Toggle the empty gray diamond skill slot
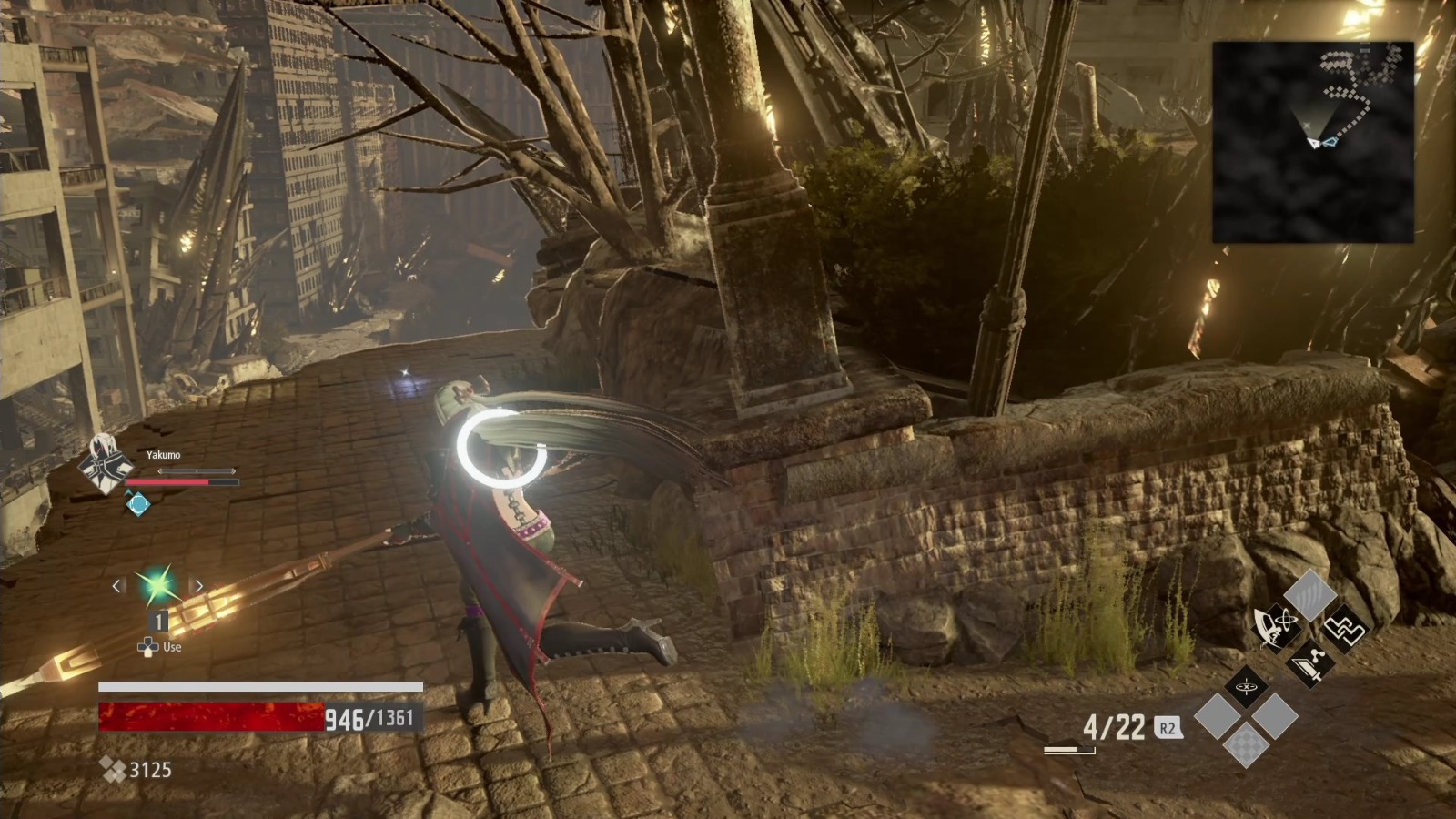The image size is (1456, 819). pos(1275,715)
